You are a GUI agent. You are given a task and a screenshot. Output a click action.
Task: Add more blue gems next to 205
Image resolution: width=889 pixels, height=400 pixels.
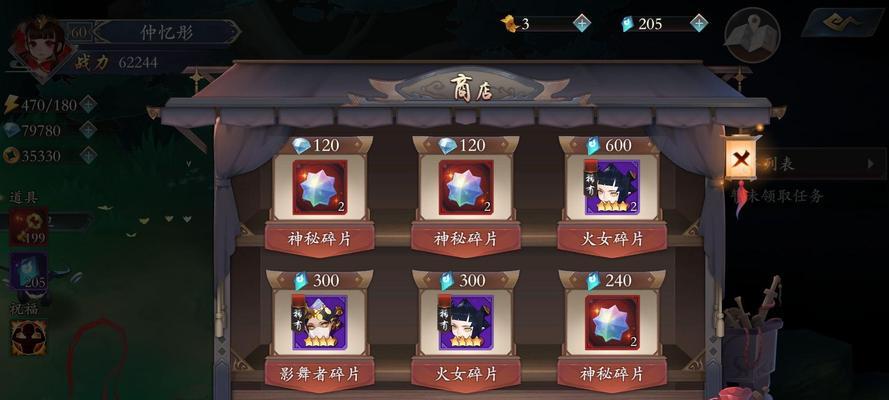click(x=699, y=23)
